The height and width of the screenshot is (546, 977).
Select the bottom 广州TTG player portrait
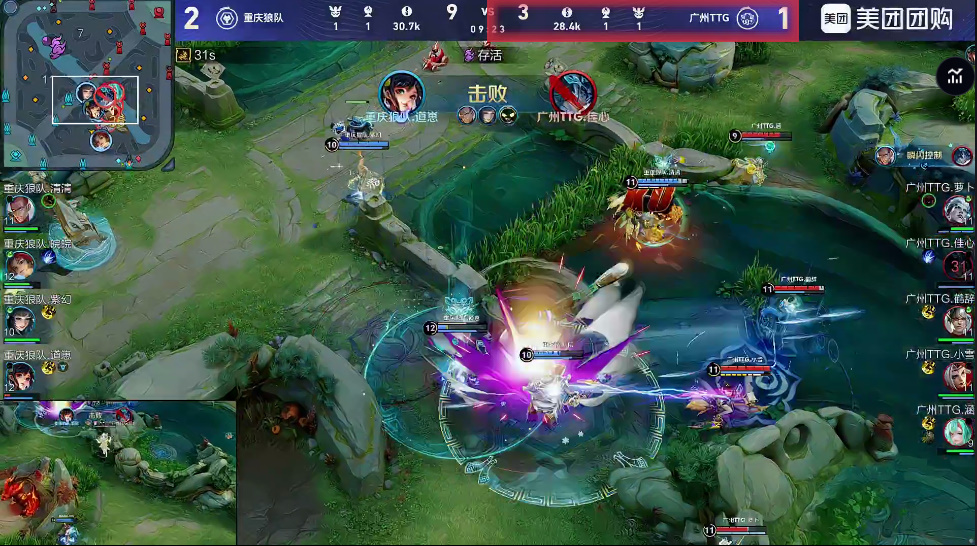[956, 431]
